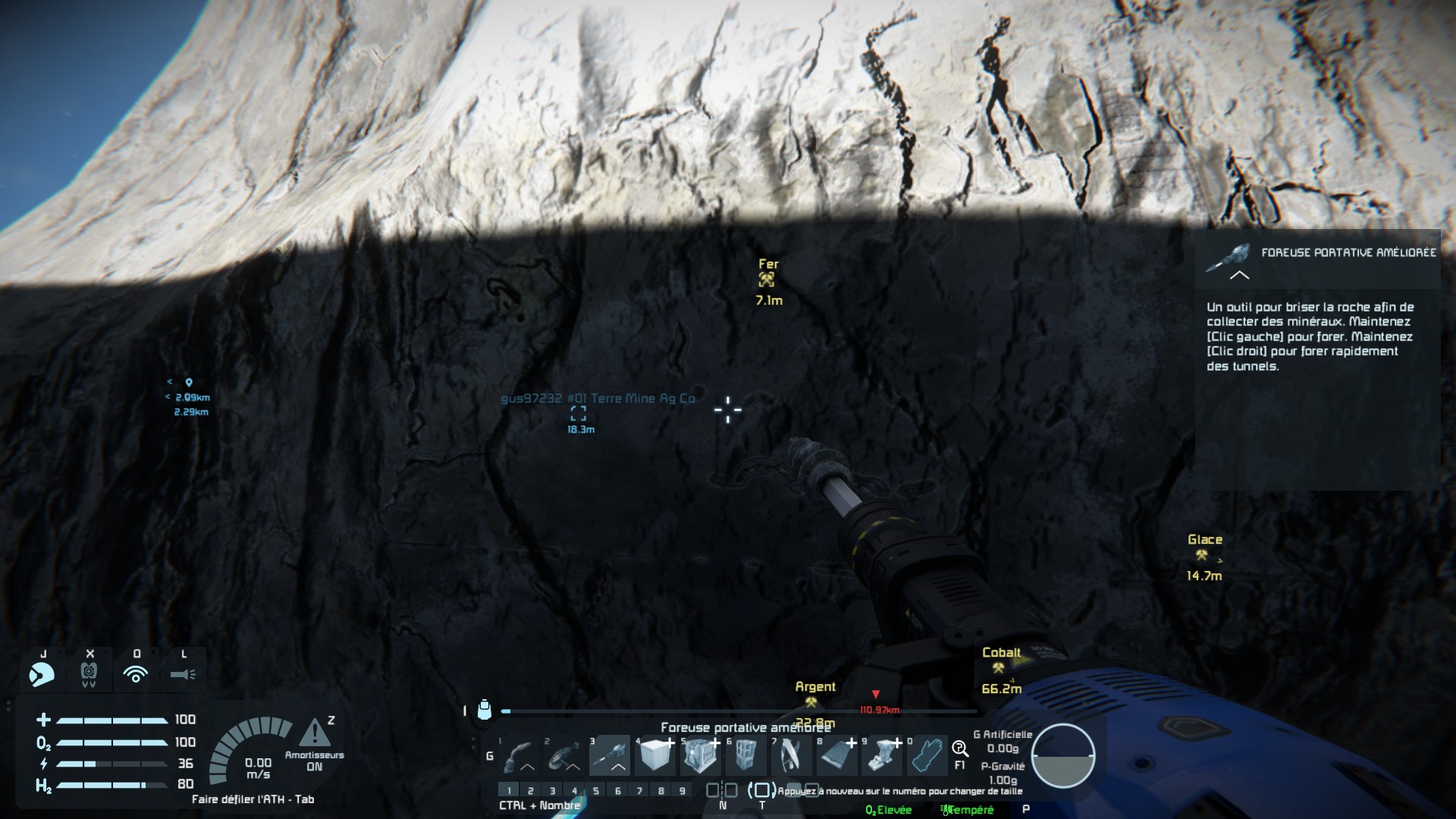Select the item in hotbar slot 7

tap(791, 755)
